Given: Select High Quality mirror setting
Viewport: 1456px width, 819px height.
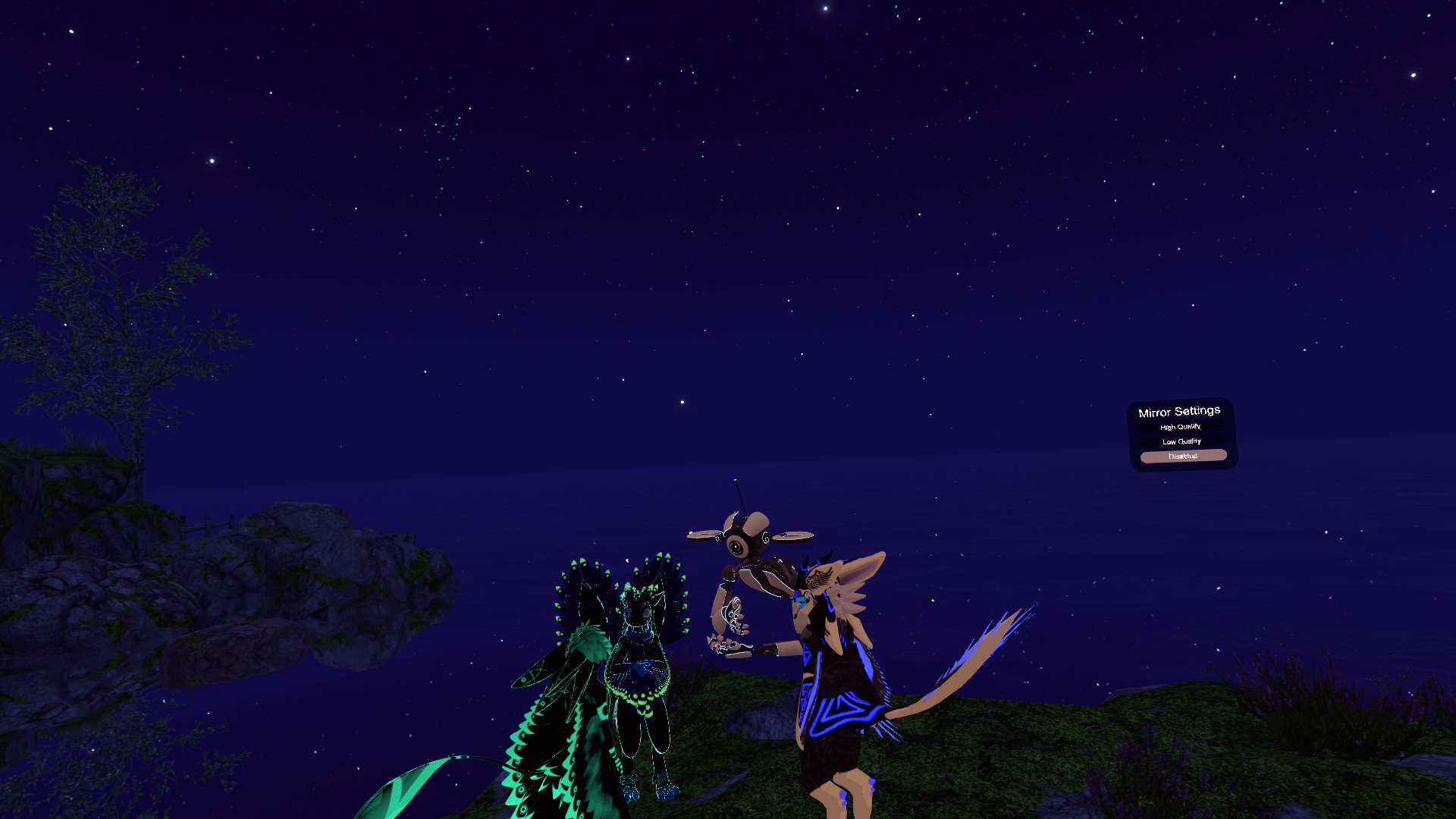Looking at the screenshot, I should click(x=1181, y=427).
